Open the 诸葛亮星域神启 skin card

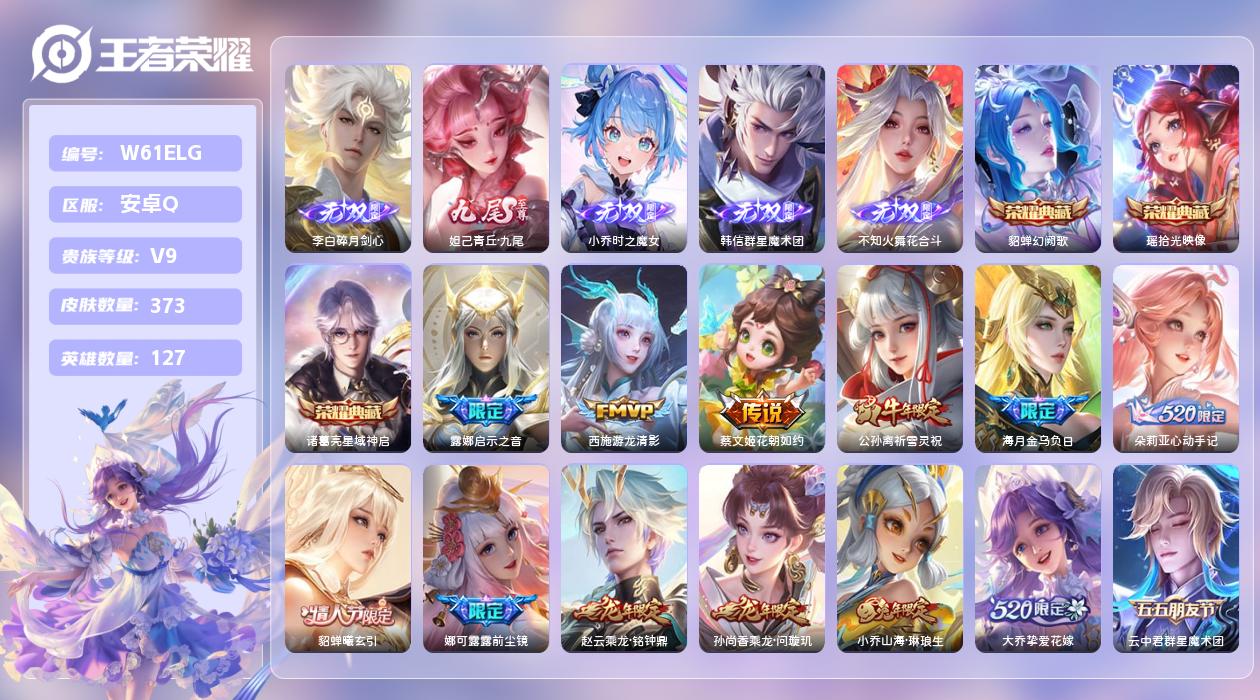coord(348,358)
